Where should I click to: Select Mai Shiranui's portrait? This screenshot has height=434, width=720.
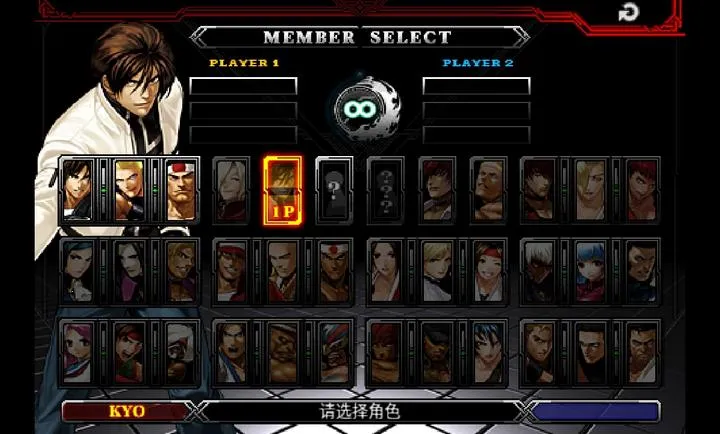pyautogui.click(x=385, y=270)
